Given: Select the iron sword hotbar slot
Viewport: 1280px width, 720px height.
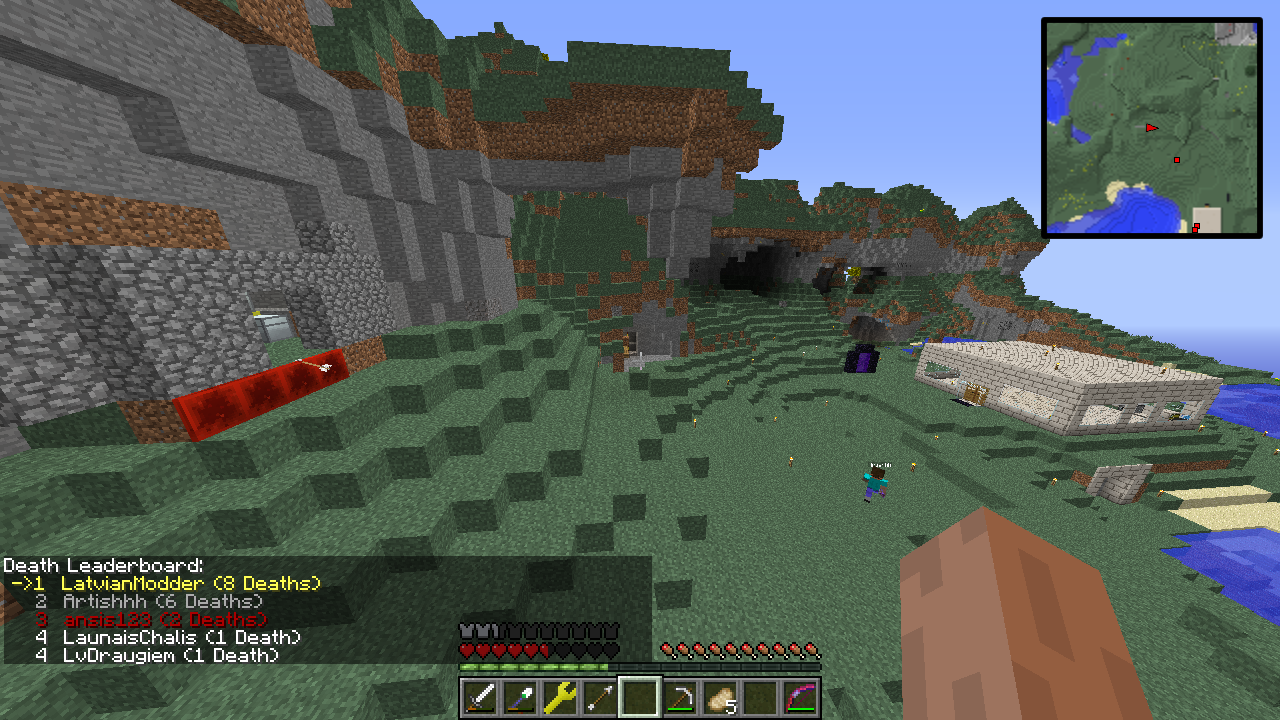Looking at the screenshot, I should 480,697.
